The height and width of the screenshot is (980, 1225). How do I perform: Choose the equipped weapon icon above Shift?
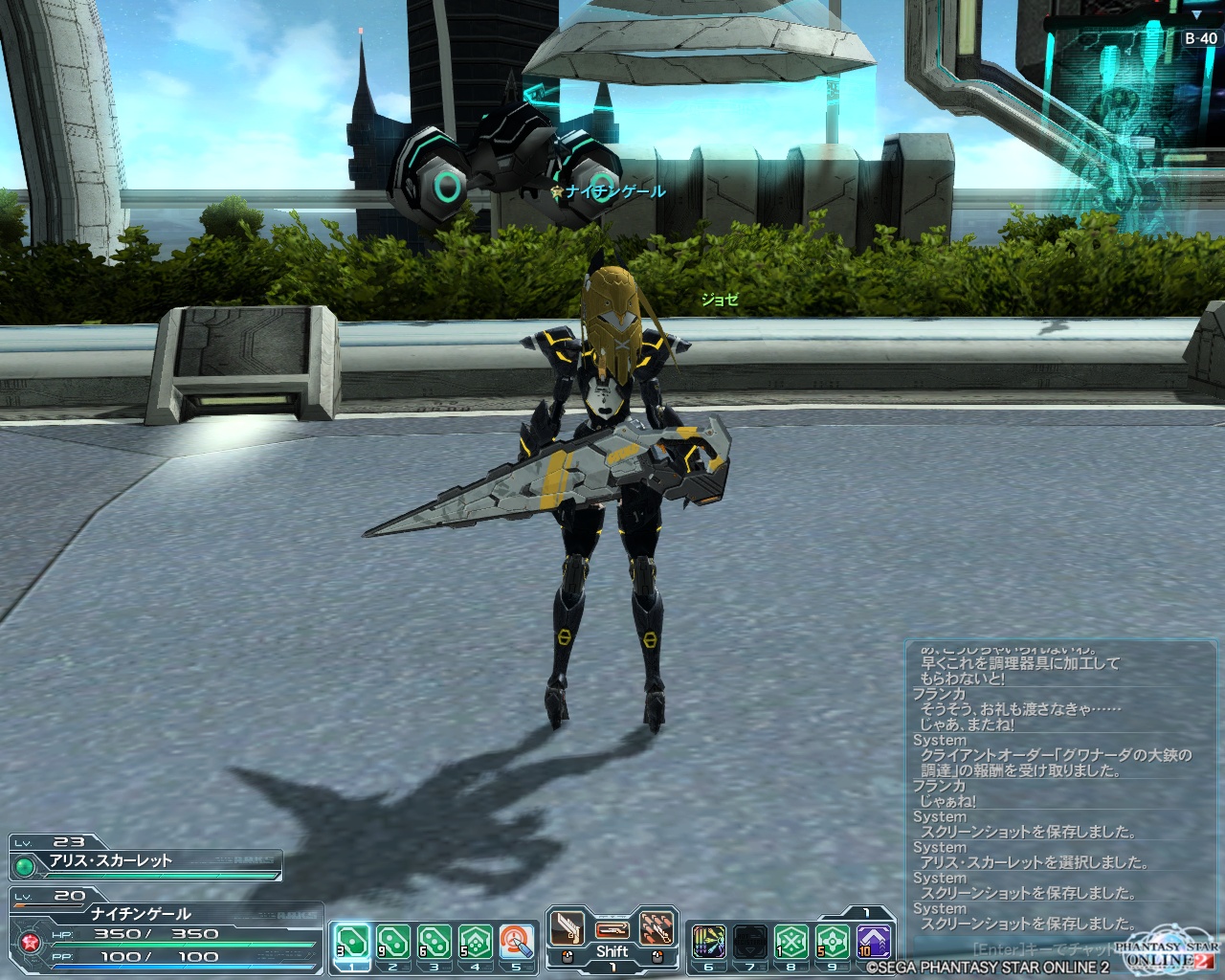click(x=612, y=929)
